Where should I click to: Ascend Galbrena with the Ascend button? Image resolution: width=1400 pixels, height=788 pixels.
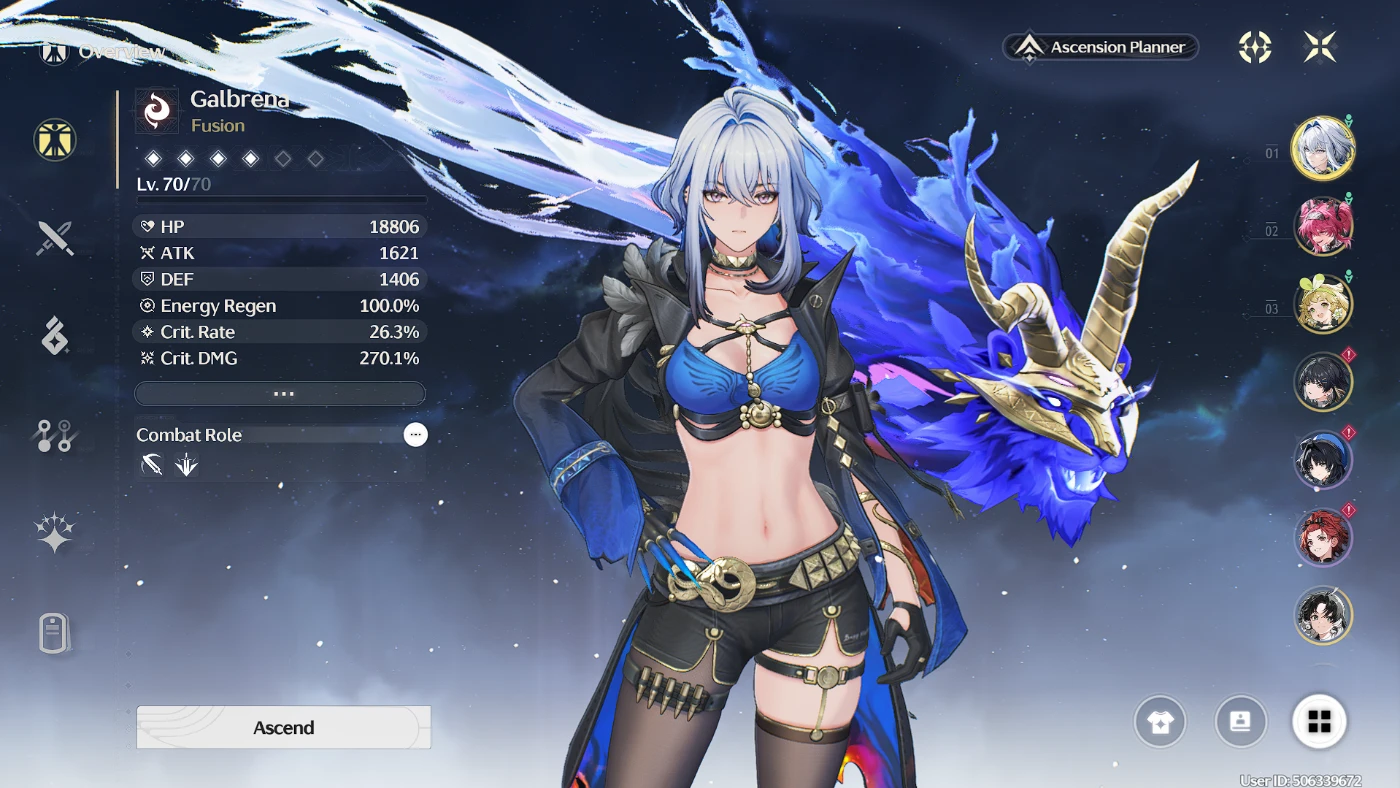coord(283,727)
